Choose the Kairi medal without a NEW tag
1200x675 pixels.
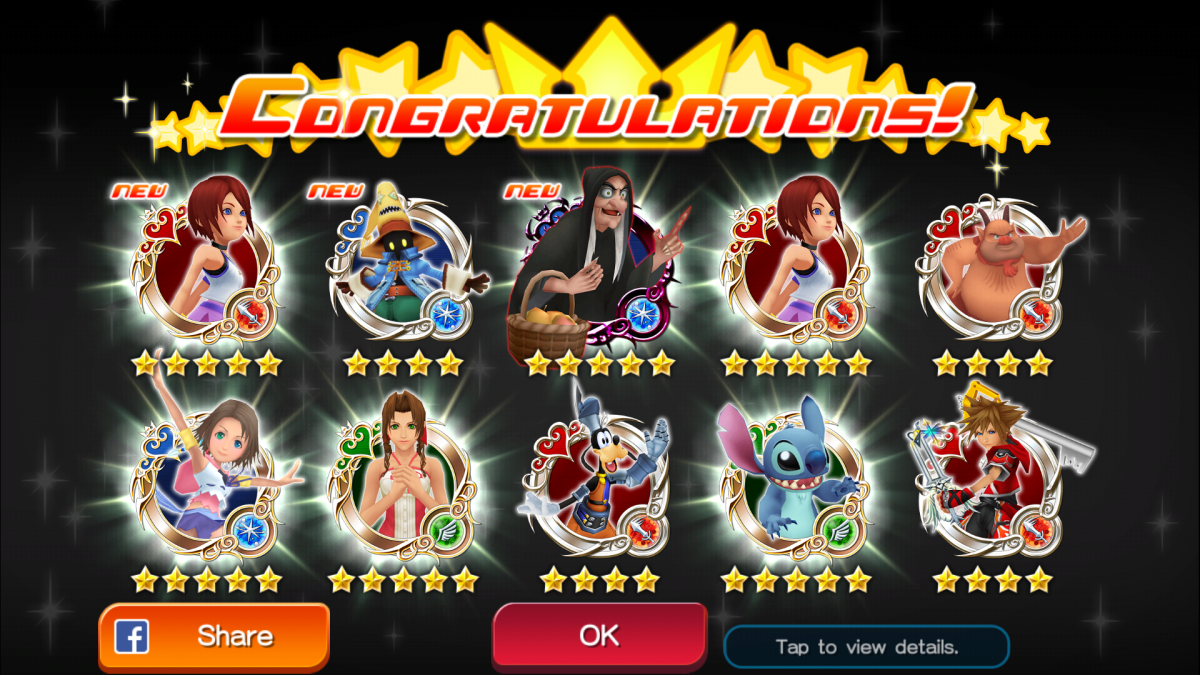pos(796,265)
